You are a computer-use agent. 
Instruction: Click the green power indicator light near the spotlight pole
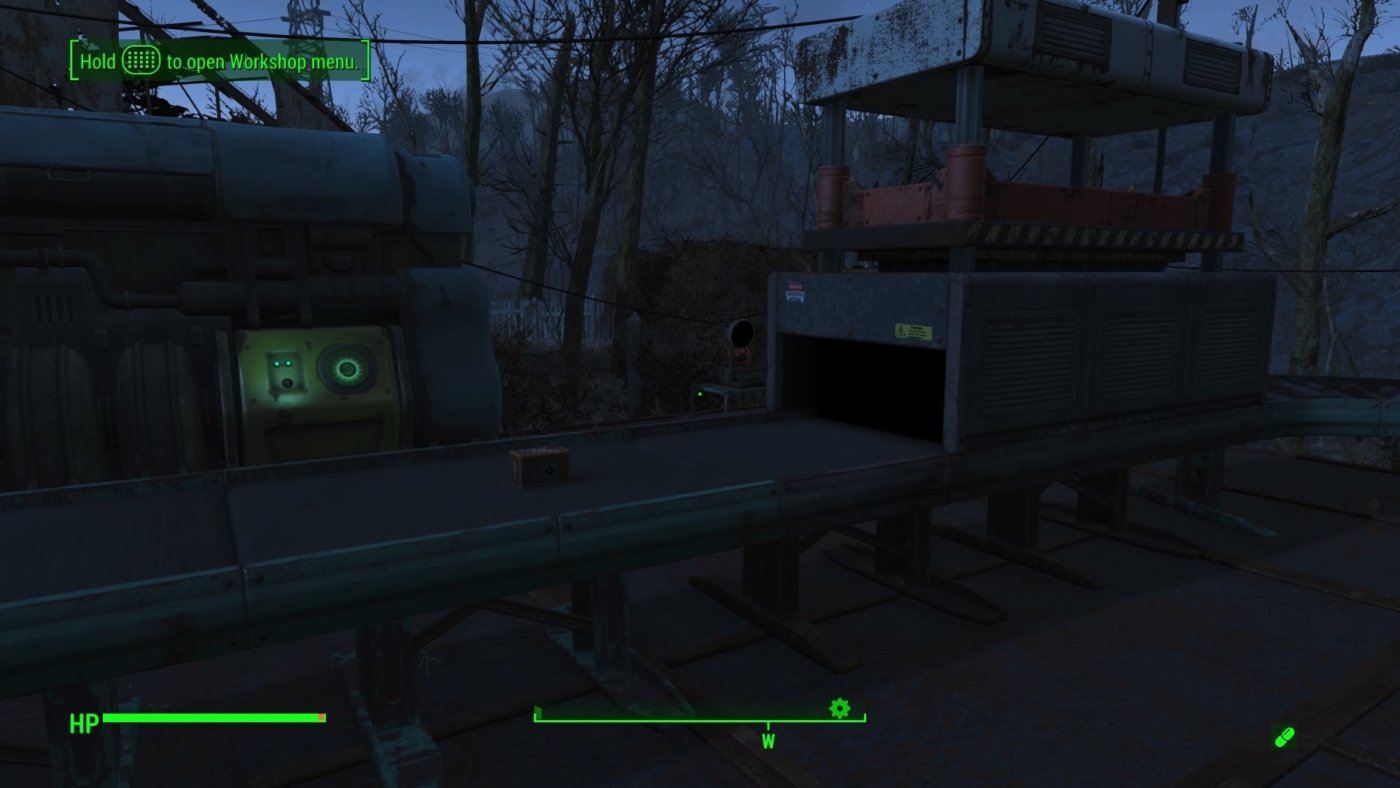698,393
